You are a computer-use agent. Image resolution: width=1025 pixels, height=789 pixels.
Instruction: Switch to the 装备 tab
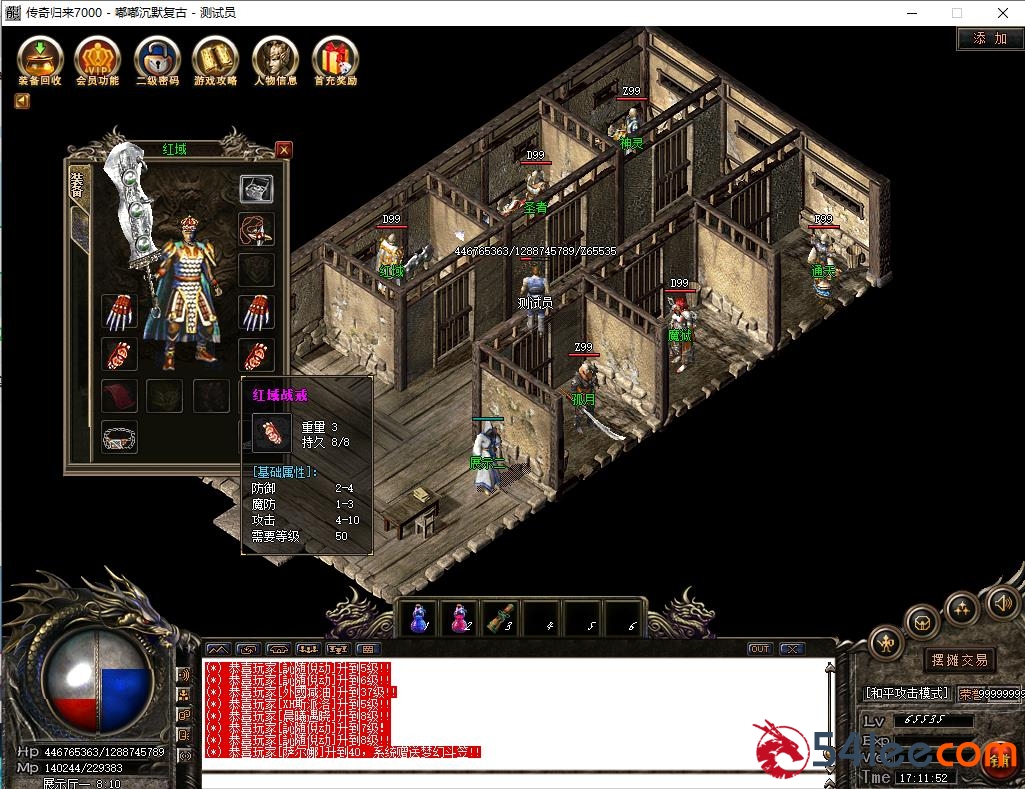(75, 185)
